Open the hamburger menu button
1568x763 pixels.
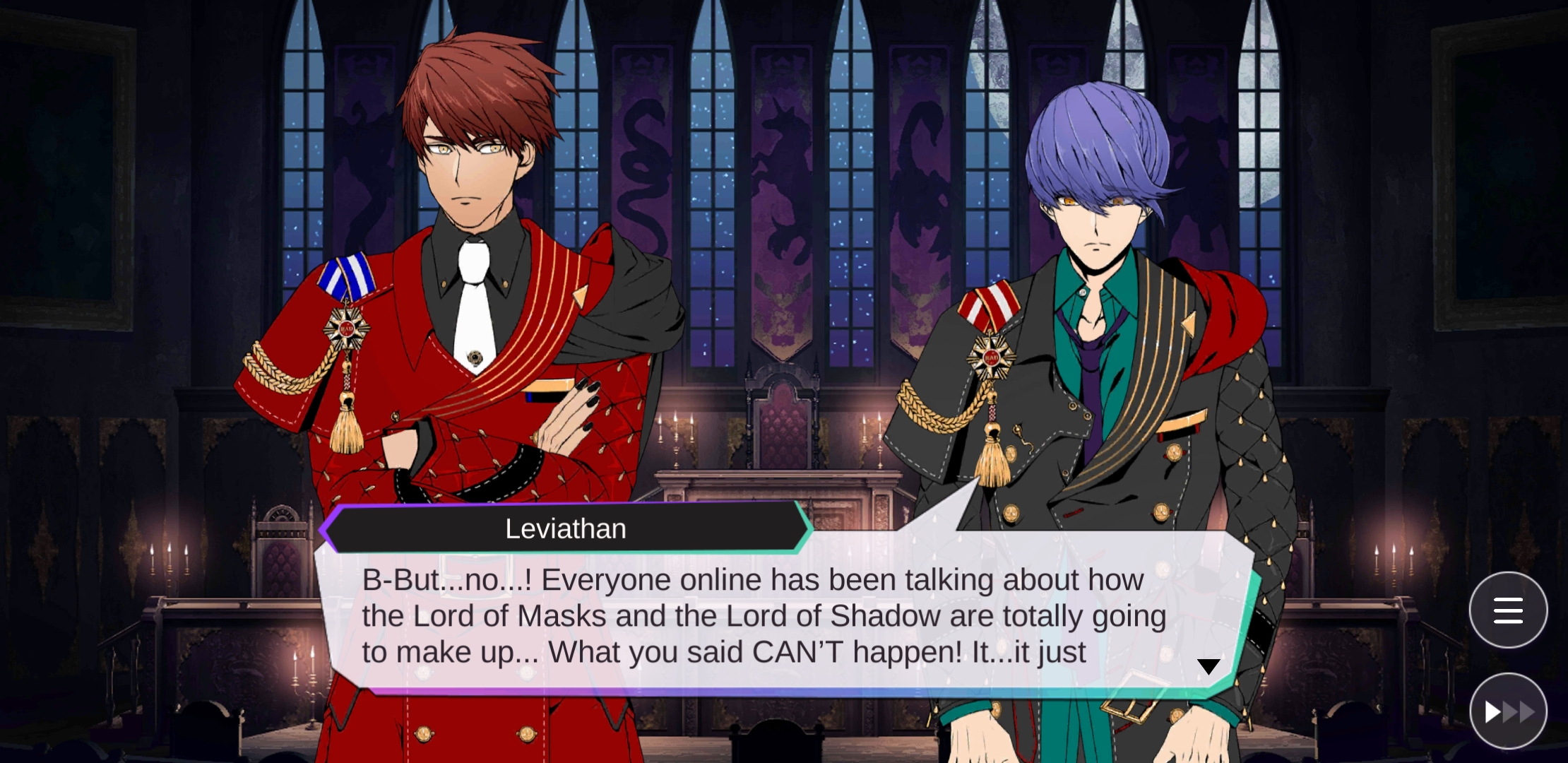point(1508,610)
